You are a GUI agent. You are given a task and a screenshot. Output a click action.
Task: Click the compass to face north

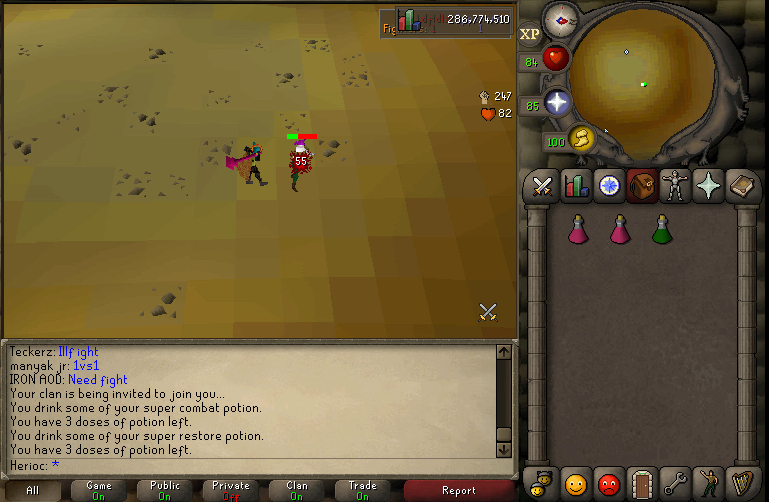pyautogui.click(x=559, y=20)
